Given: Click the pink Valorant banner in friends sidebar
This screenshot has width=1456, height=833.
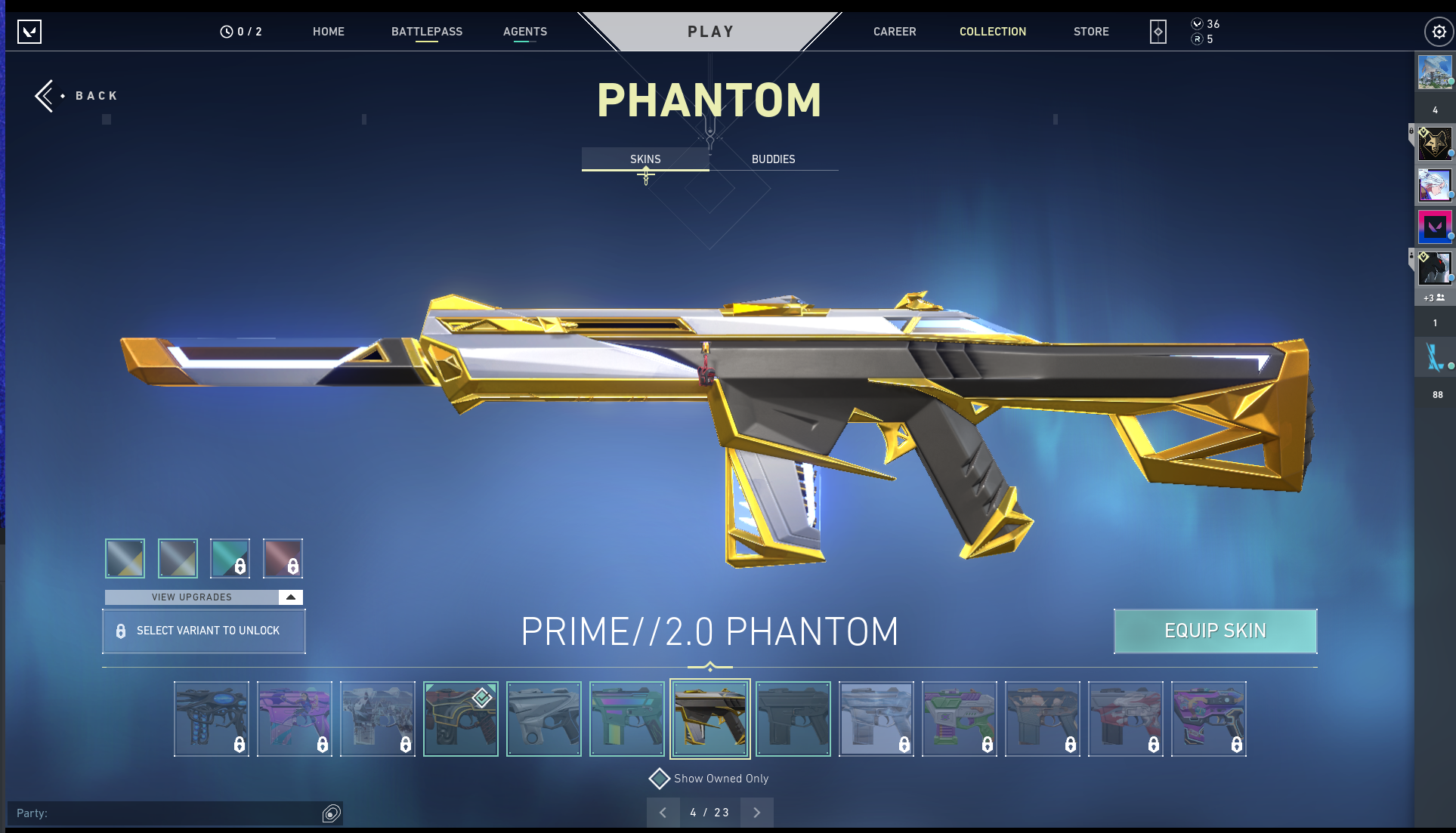Looking at the screenshot, I should pos(1436,226).
